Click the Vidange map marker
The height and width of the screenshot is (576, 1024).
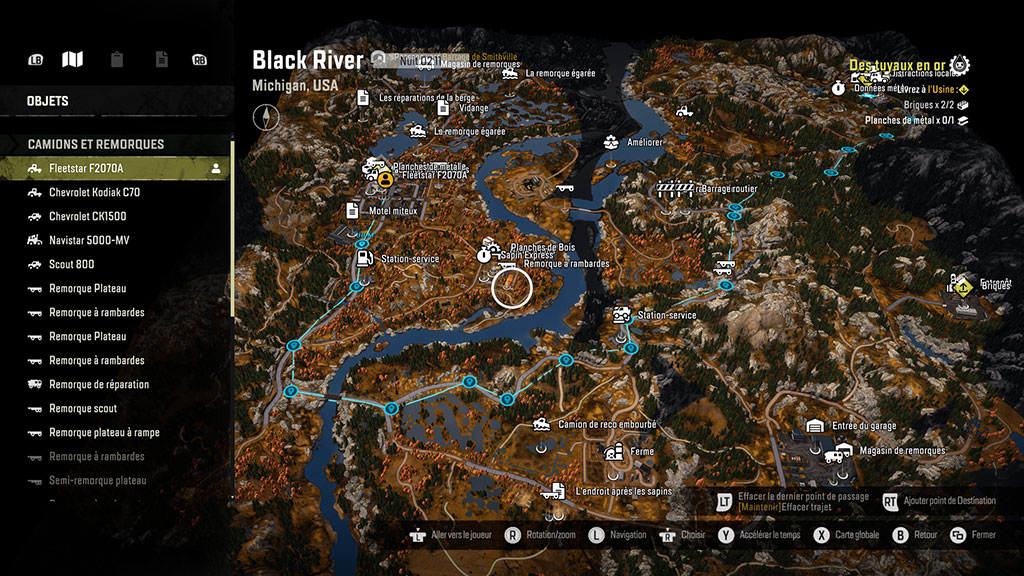coord(441,107)
